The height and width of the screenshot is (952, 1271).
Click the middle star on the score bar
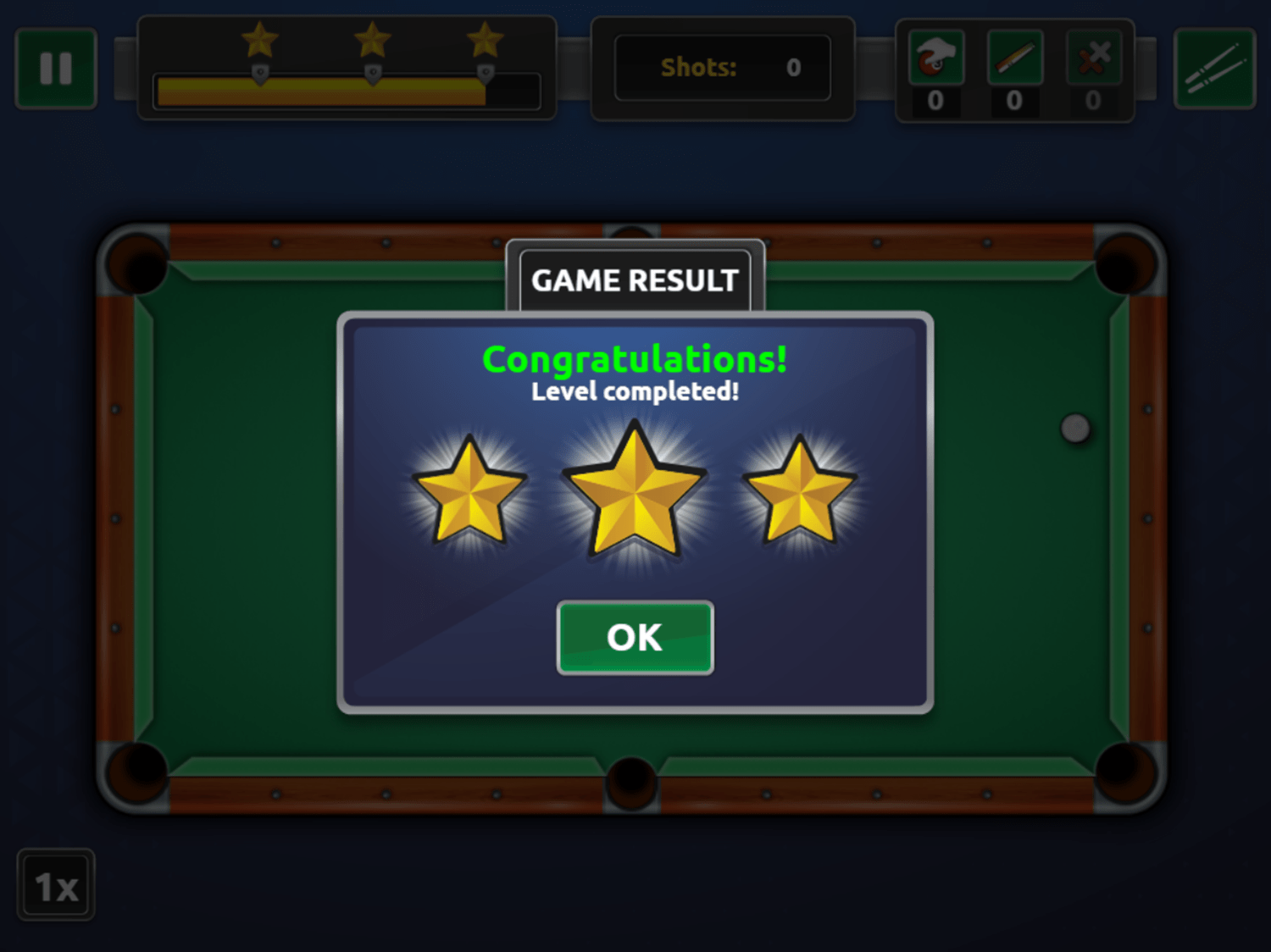coord(373,38)
